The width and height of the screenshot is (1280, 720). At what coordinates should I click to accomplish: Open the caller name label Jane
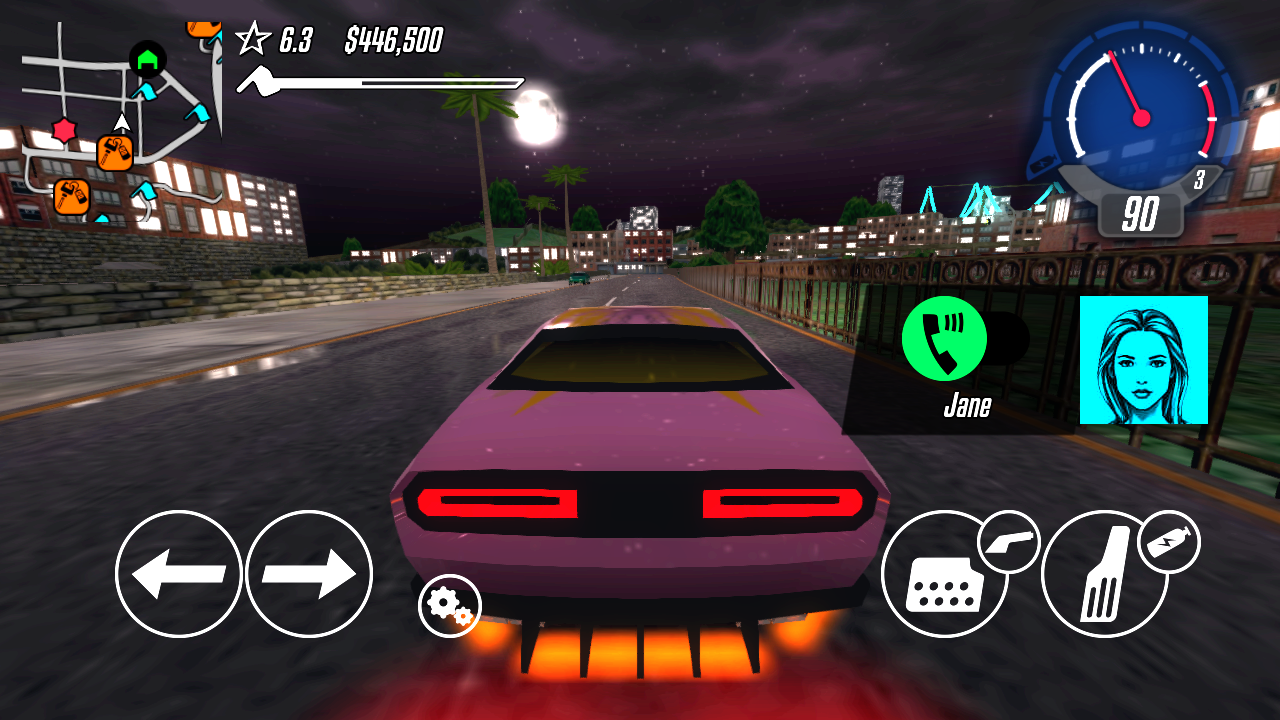coord(966,406)
